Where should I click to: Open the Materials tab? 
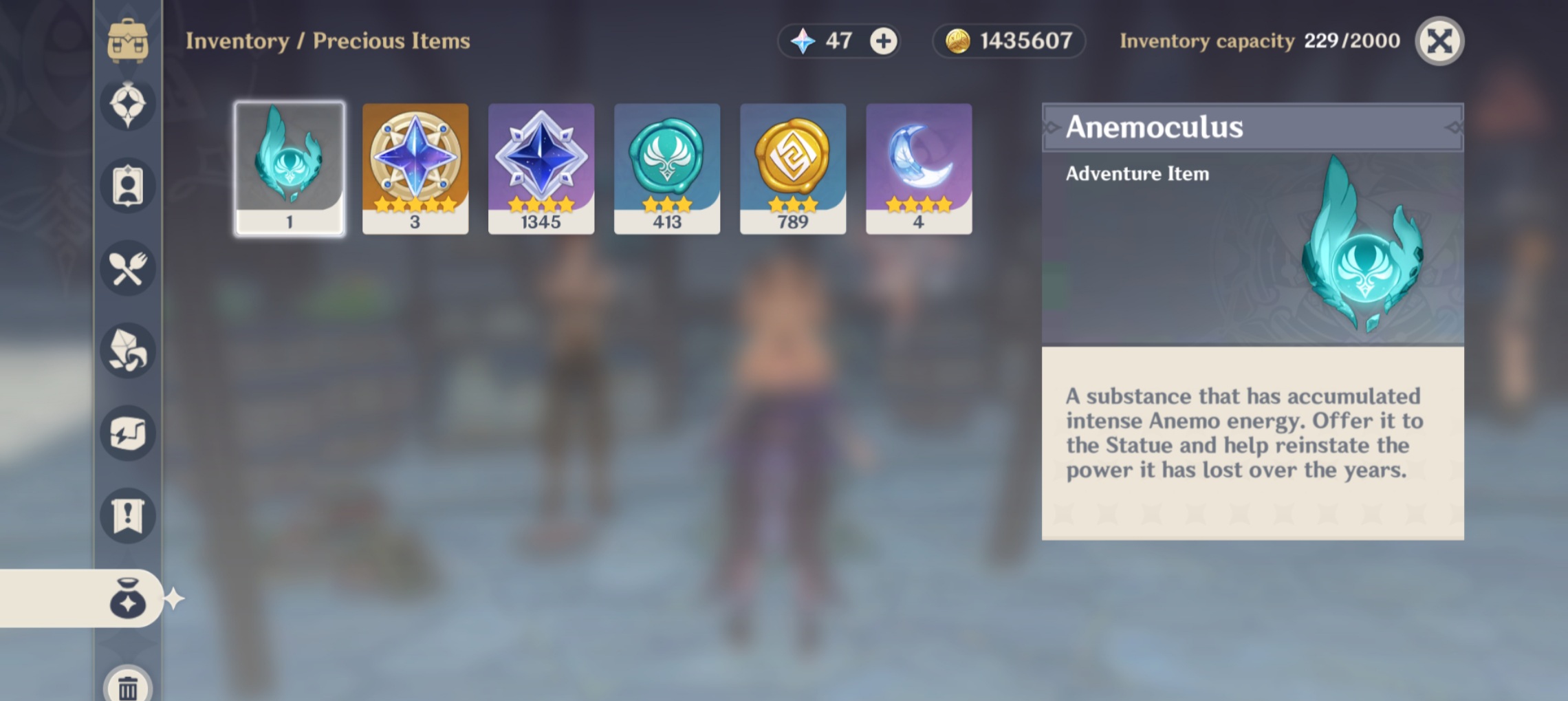tap(128, 351)
